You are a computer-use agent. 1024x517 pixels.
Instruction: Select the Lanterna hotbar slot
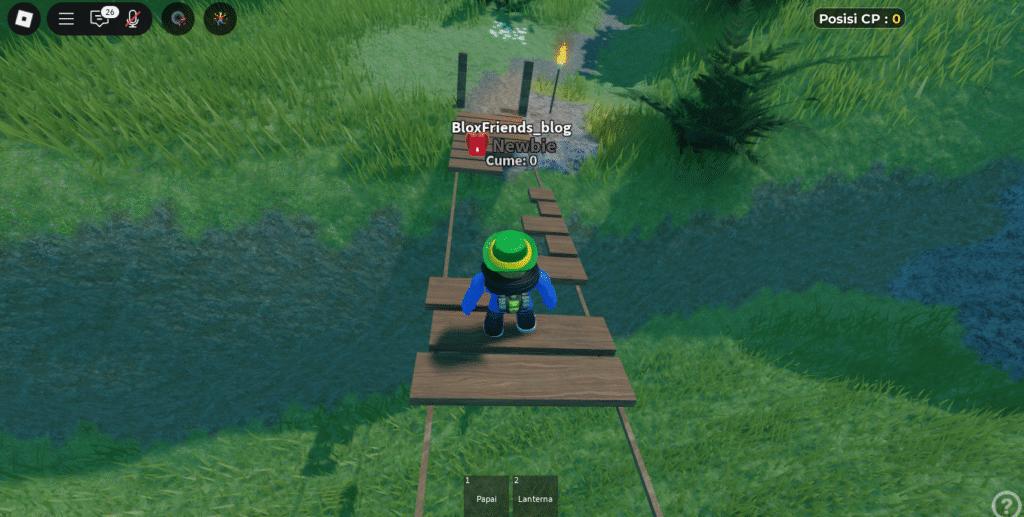coord(535,495)
